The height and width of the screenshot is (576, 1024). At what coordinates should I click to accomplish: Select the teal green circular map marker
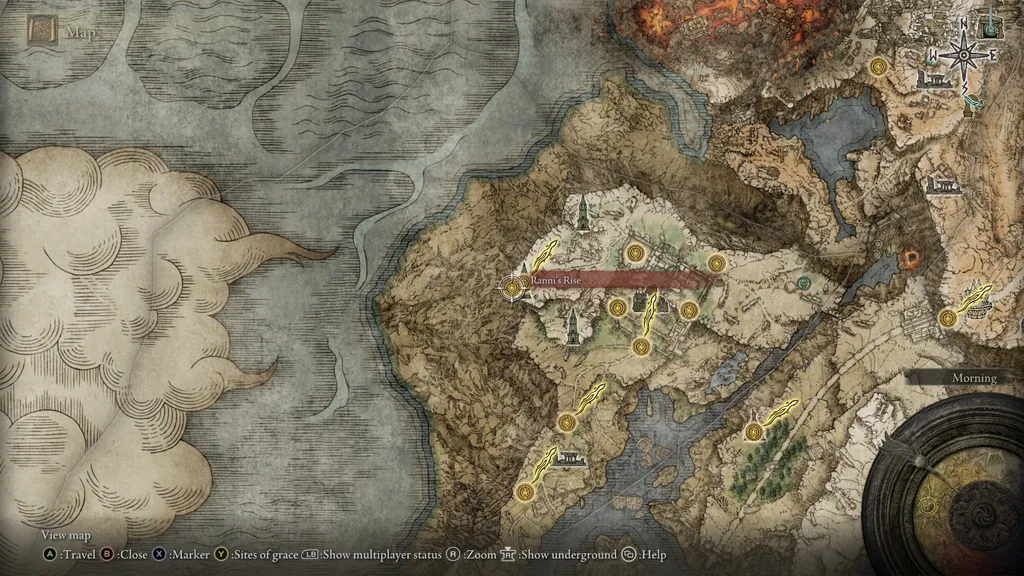805,283
